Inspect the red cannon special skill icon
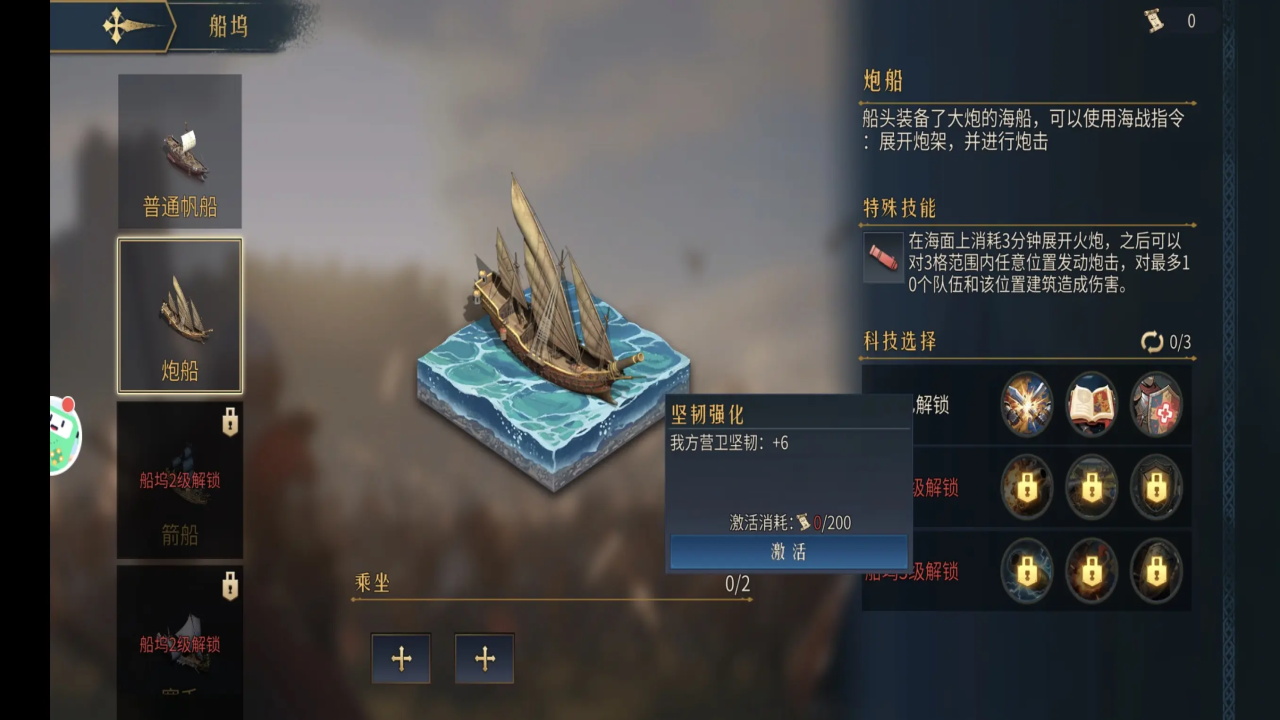Viewport: 1280px width, 720px height. click(x=883, y=257)
